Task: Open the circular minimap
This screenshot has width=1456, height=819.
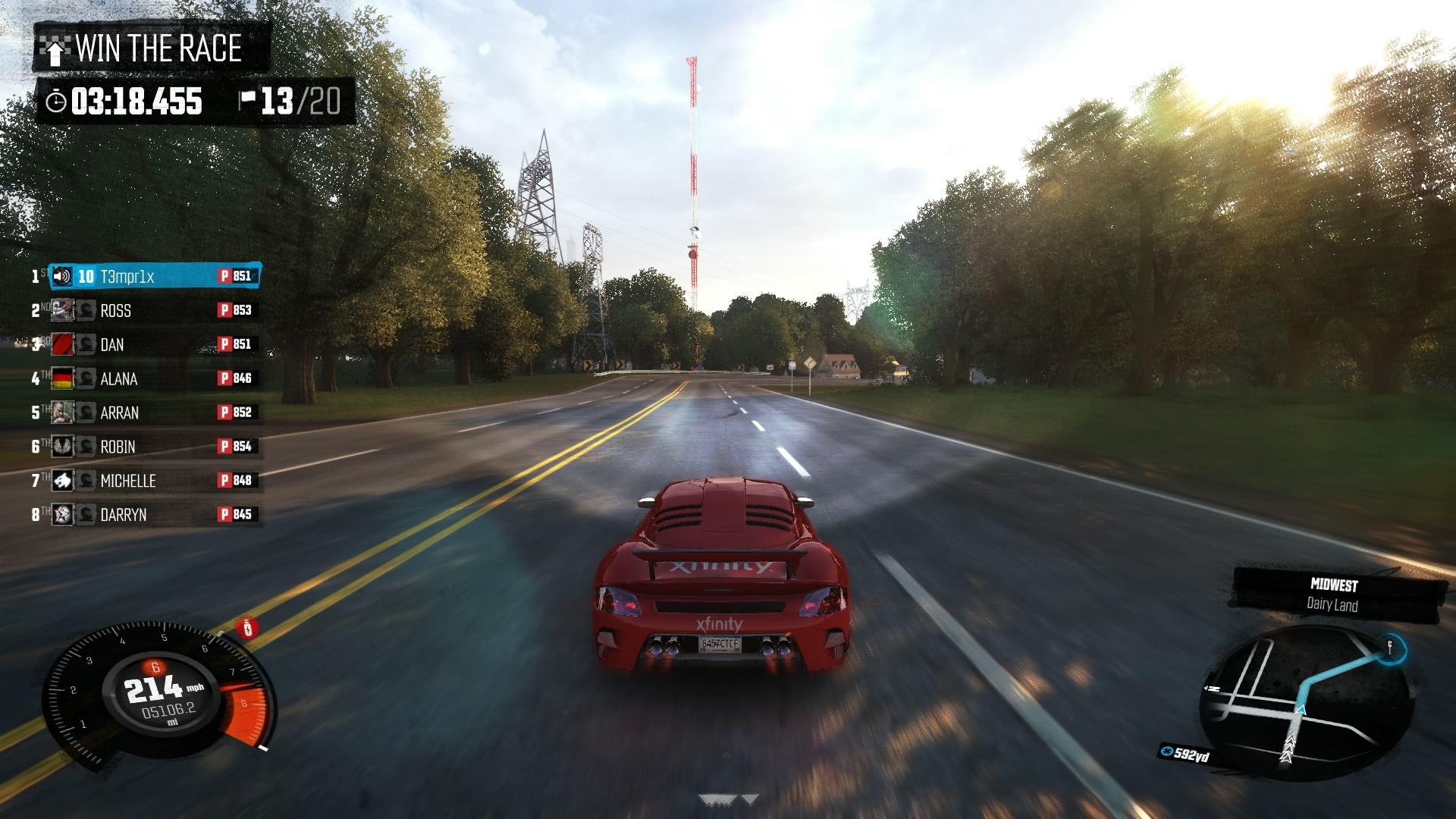Action: [1306, 703]
